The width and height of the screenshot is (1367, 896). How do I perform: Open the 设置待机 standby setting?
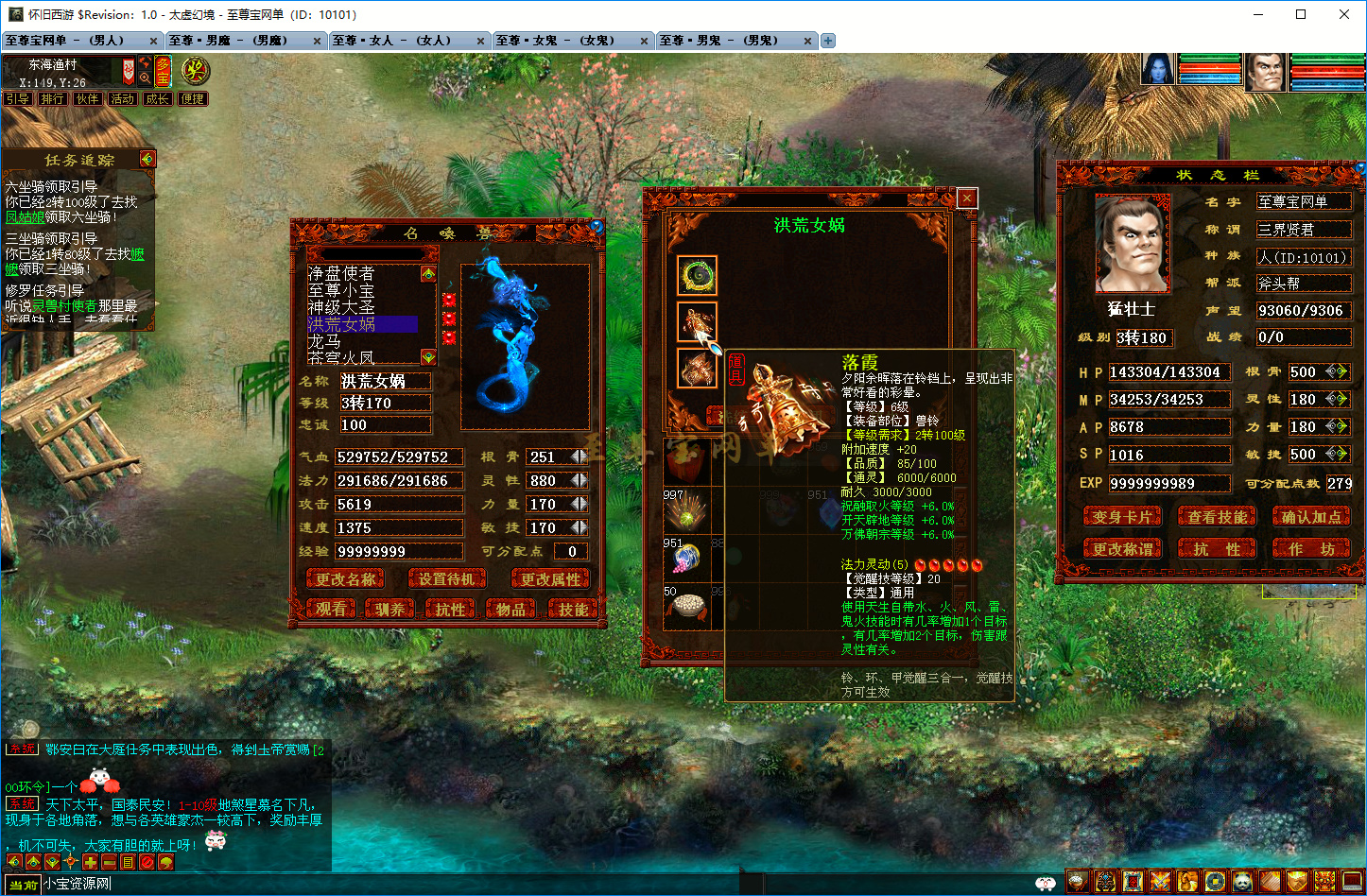coord(446,579)
